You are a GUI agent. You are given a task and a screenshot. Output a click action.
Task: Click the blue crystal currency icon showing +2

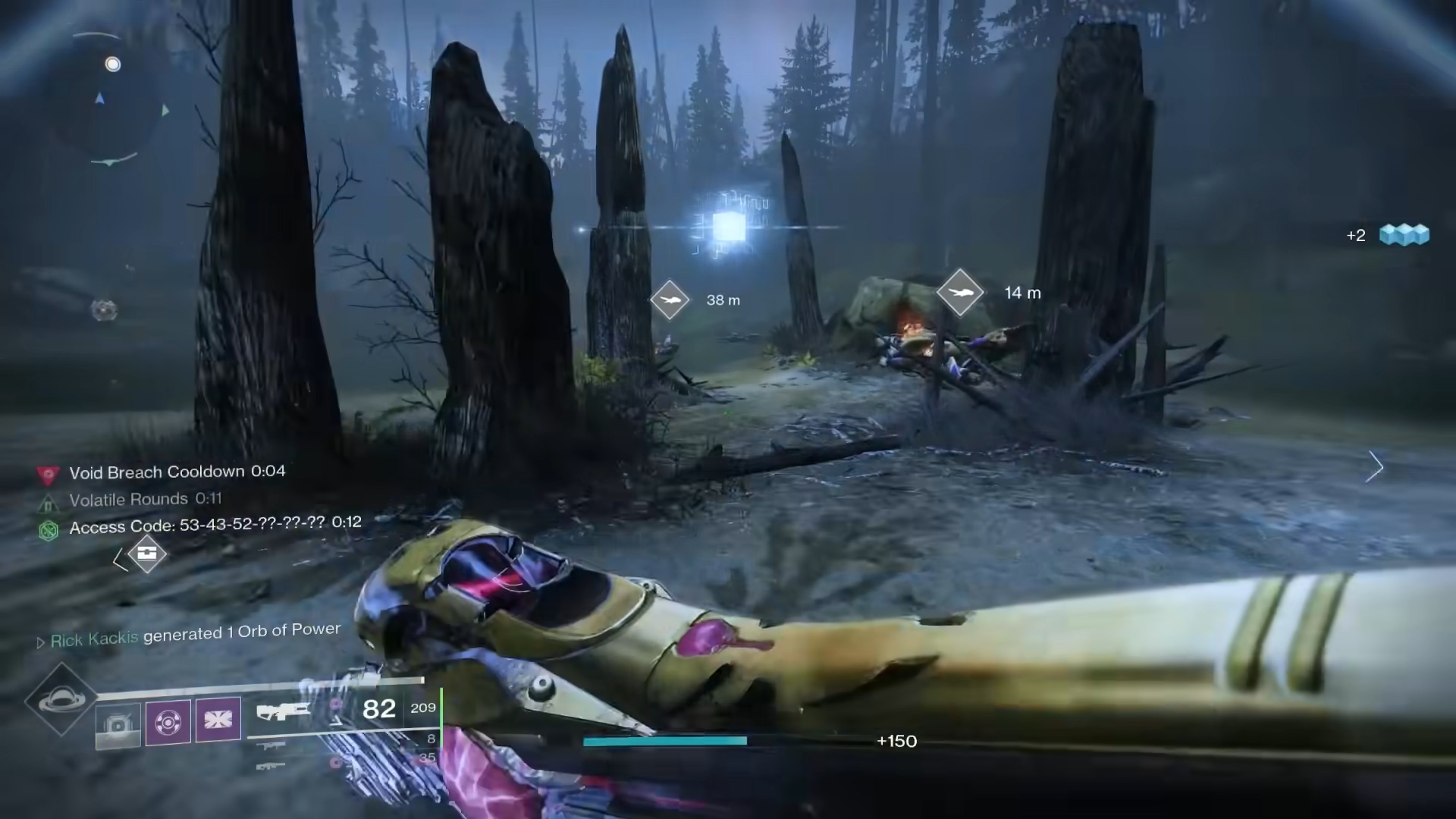1404,235
